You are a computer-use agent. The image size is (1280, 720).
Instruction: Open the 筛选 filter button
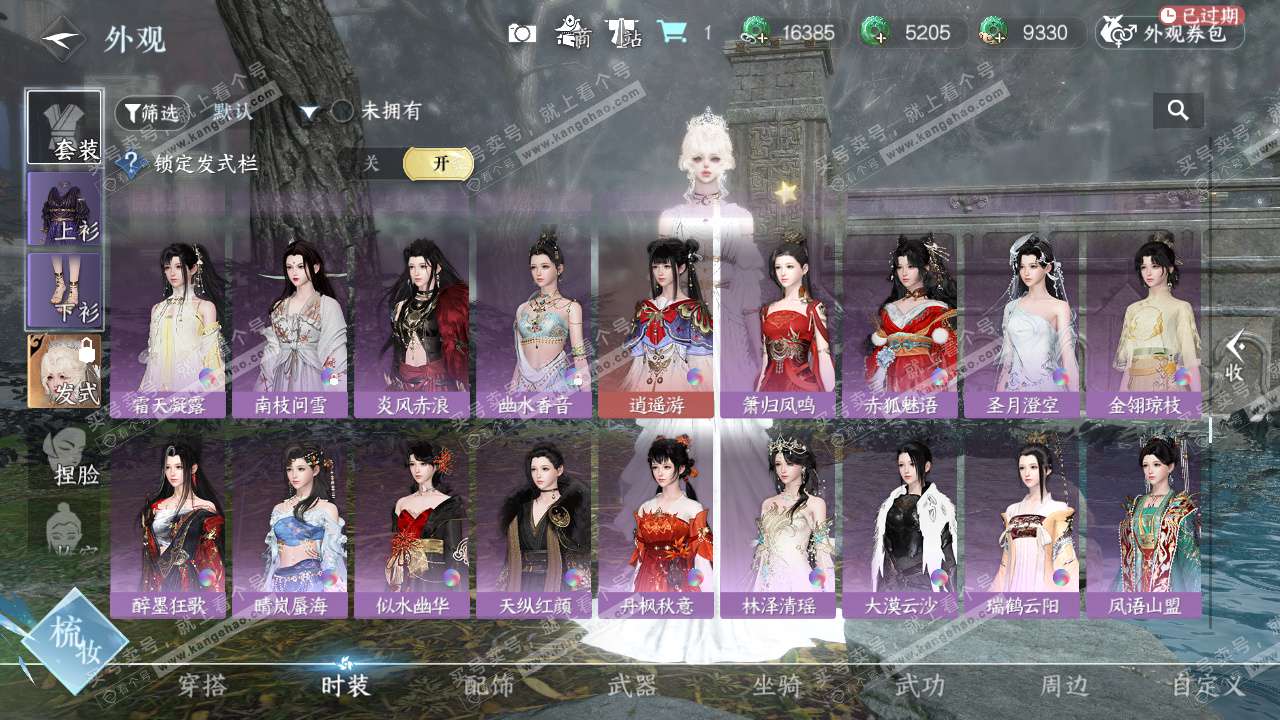pyautogui.click(x=152, y=113)
